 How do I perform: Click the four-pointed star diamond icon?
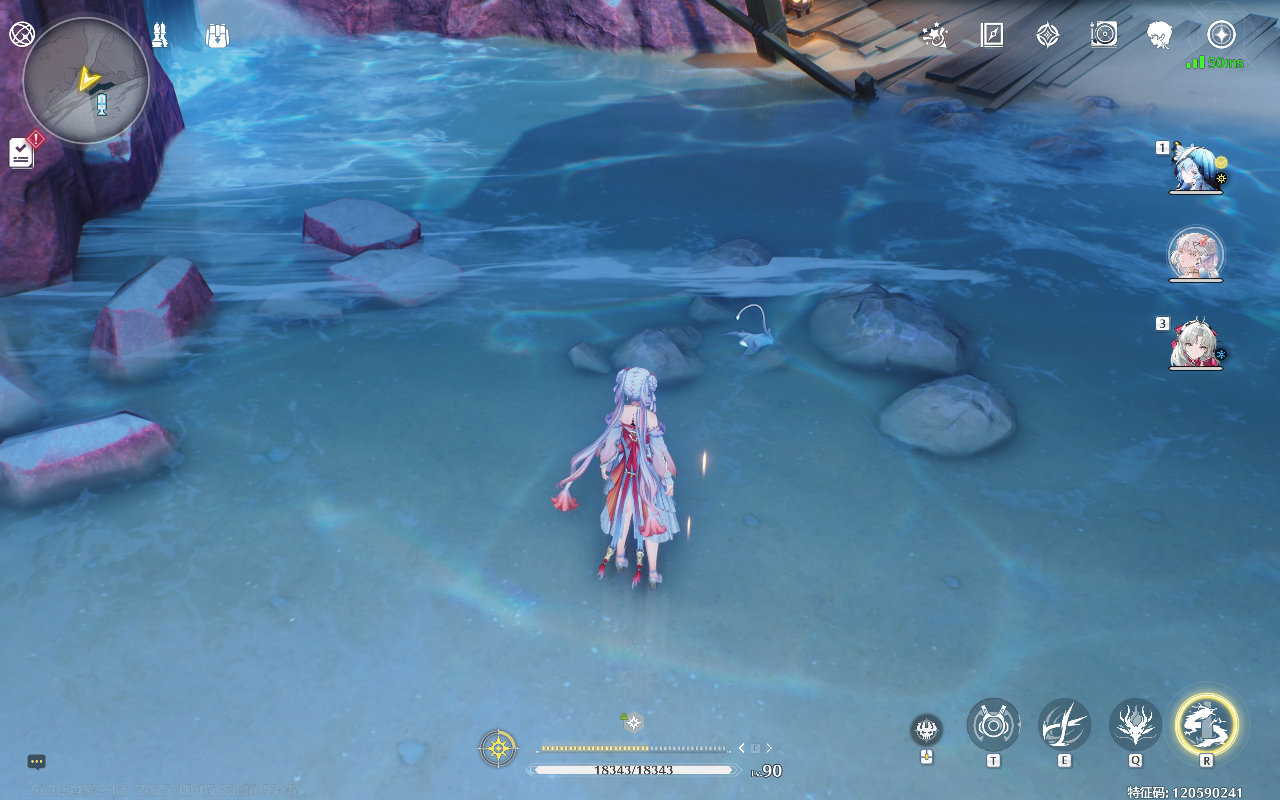tap(1047, 36)
